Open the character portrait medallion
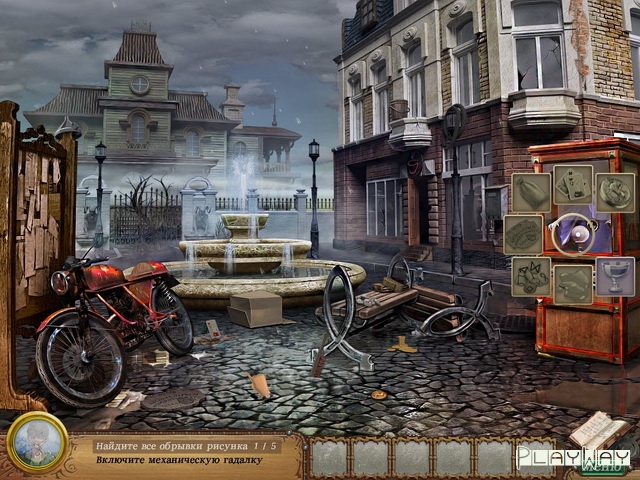 (x=37, y=441)
